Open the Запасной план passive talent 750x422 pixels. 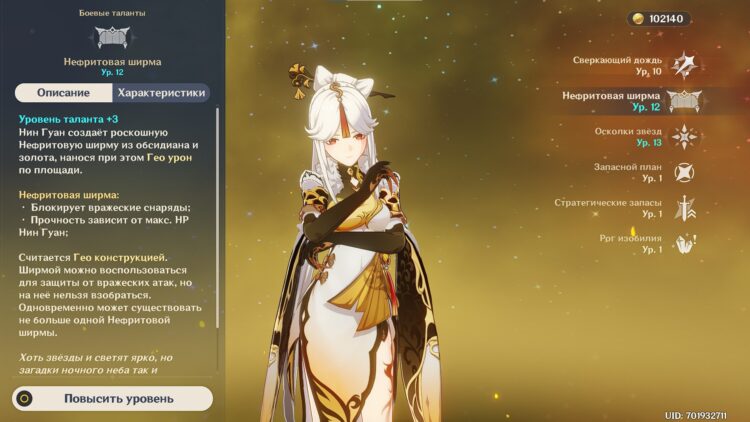pyautogui.click(x=683, y=172)
